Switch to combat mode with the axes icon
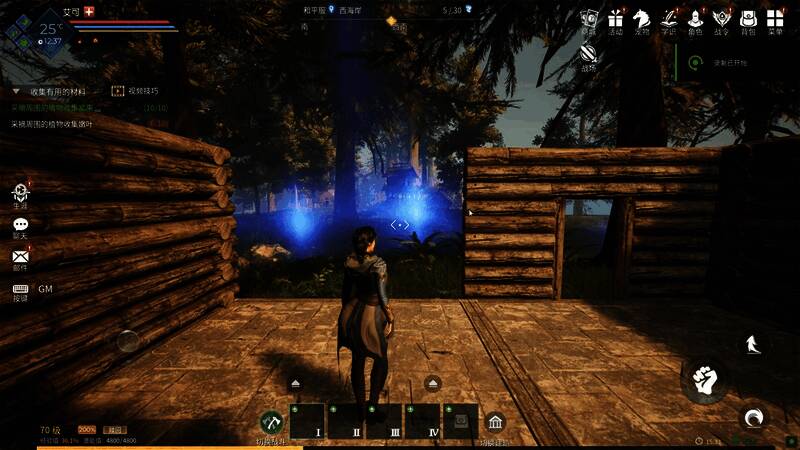Viewport: 800px width, 450px height. click(271, 423)
